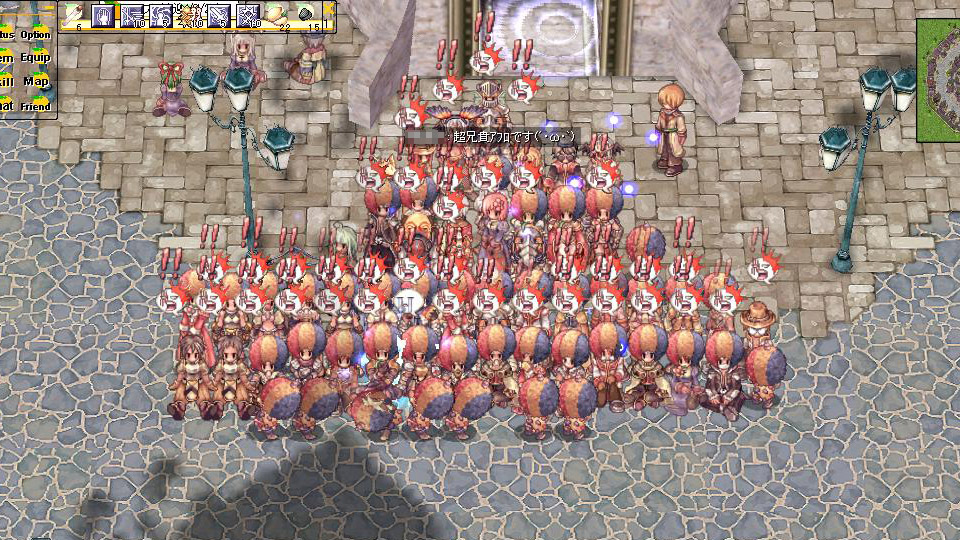Open the Map button
Screen dimensions: 960x540
coord(36,81)
